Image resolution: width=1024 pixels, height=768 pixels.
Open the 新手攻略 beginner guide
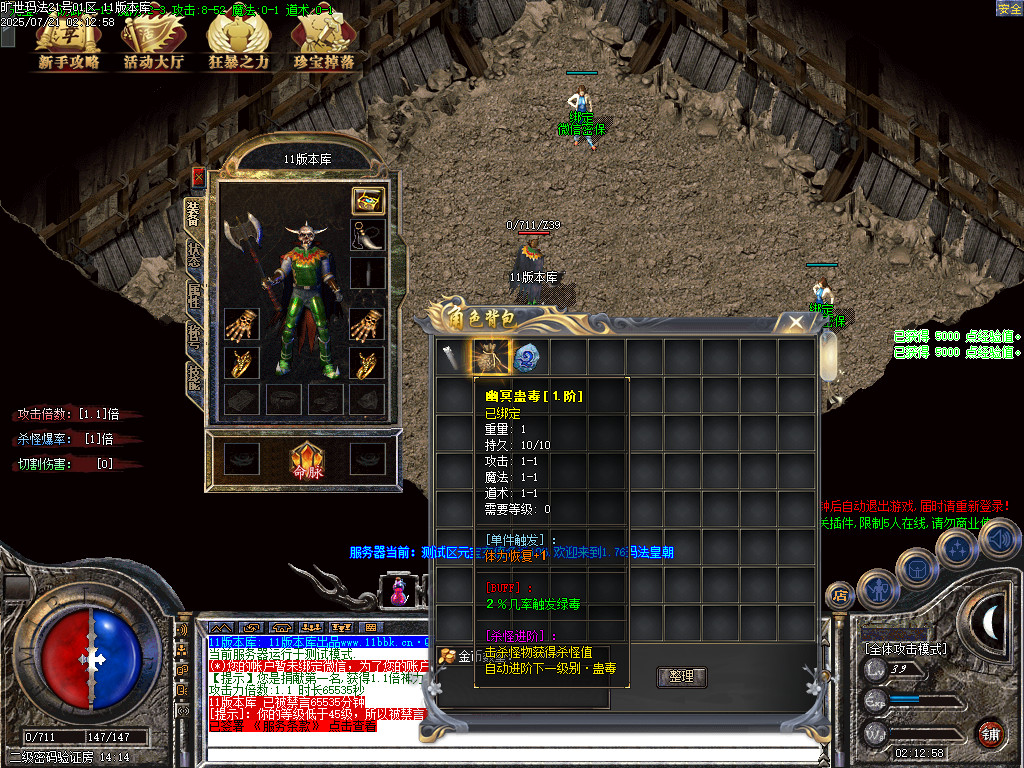tap(69, 44)
